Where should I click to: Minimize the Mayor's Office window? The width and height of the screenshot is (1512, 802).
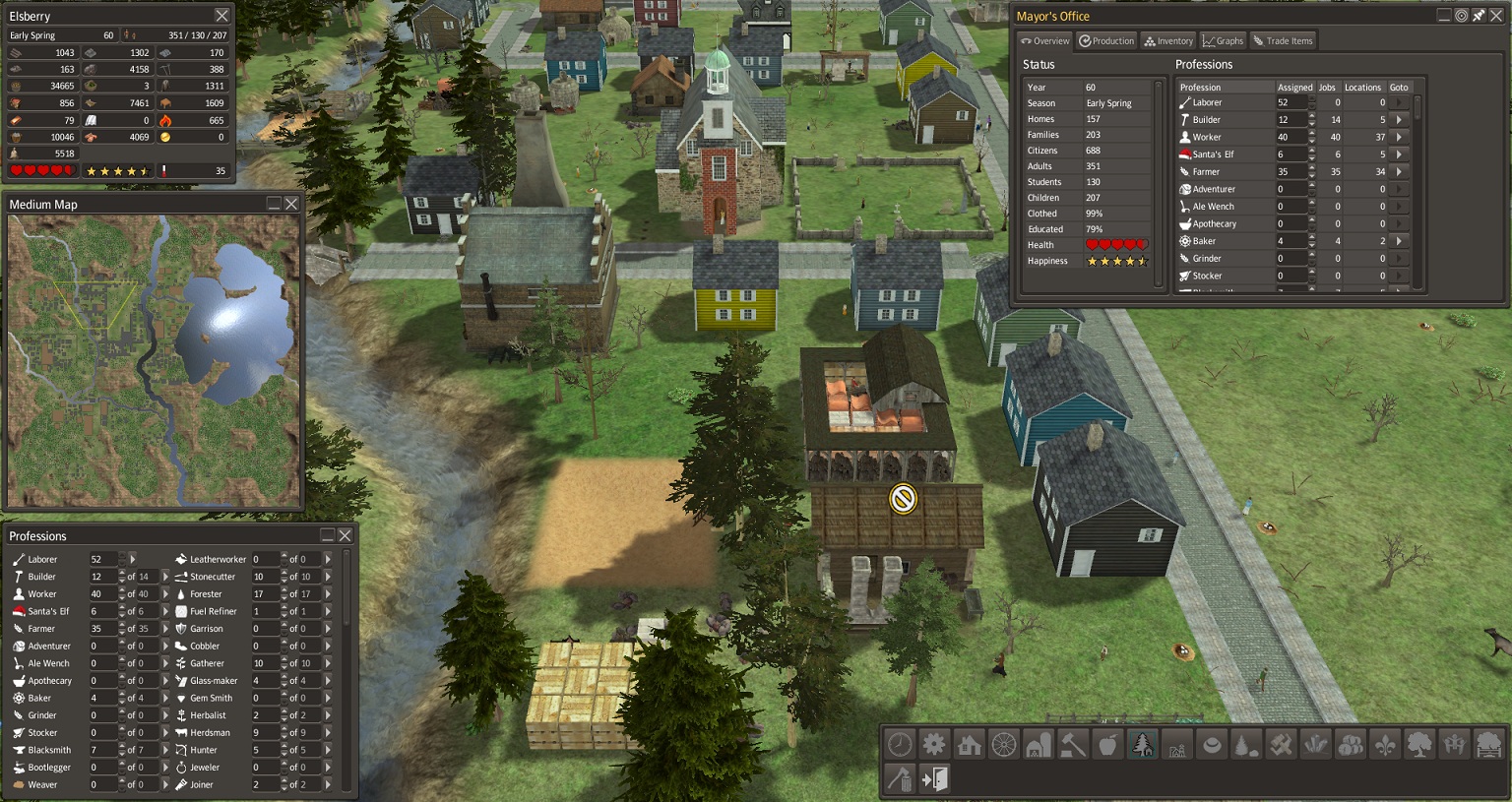click(x=1444, y=16)
